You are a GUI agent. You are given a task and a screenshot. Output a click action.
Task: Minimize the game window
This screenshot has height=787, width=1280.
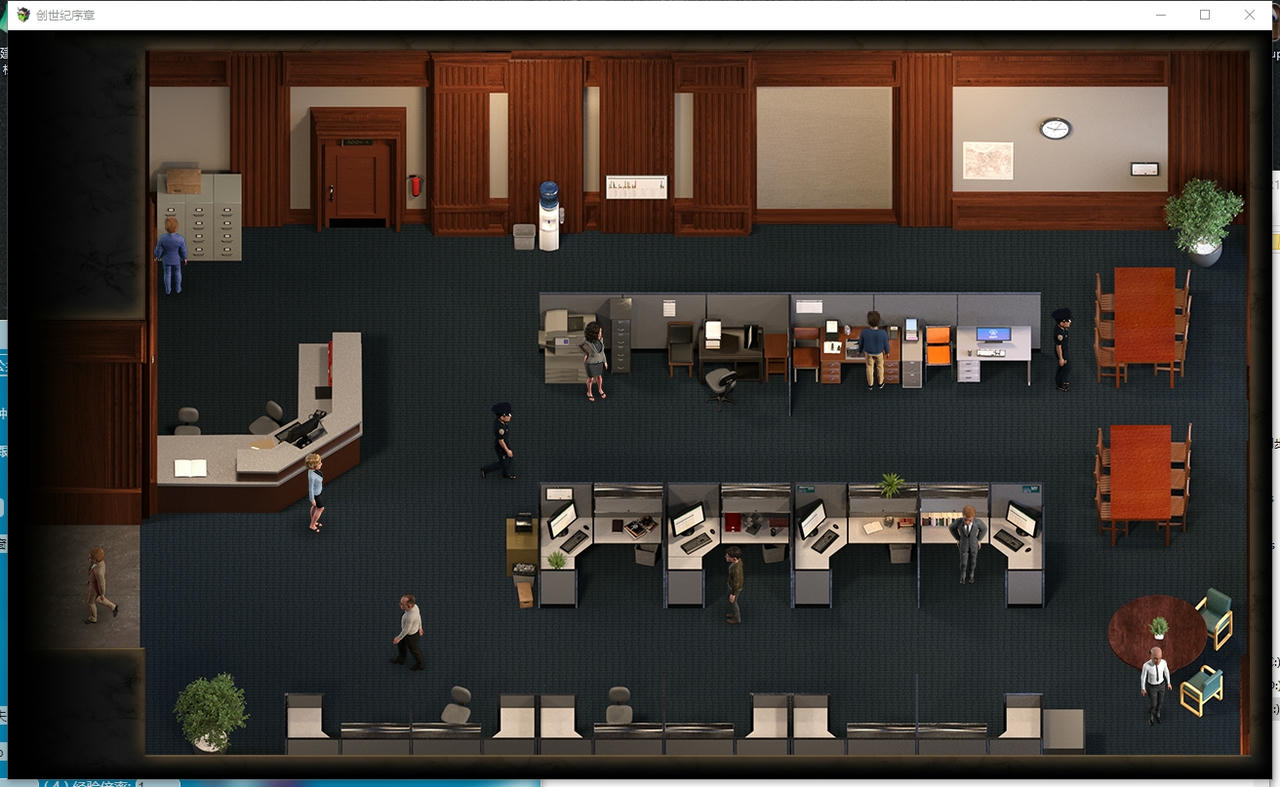coord(1161,15)
